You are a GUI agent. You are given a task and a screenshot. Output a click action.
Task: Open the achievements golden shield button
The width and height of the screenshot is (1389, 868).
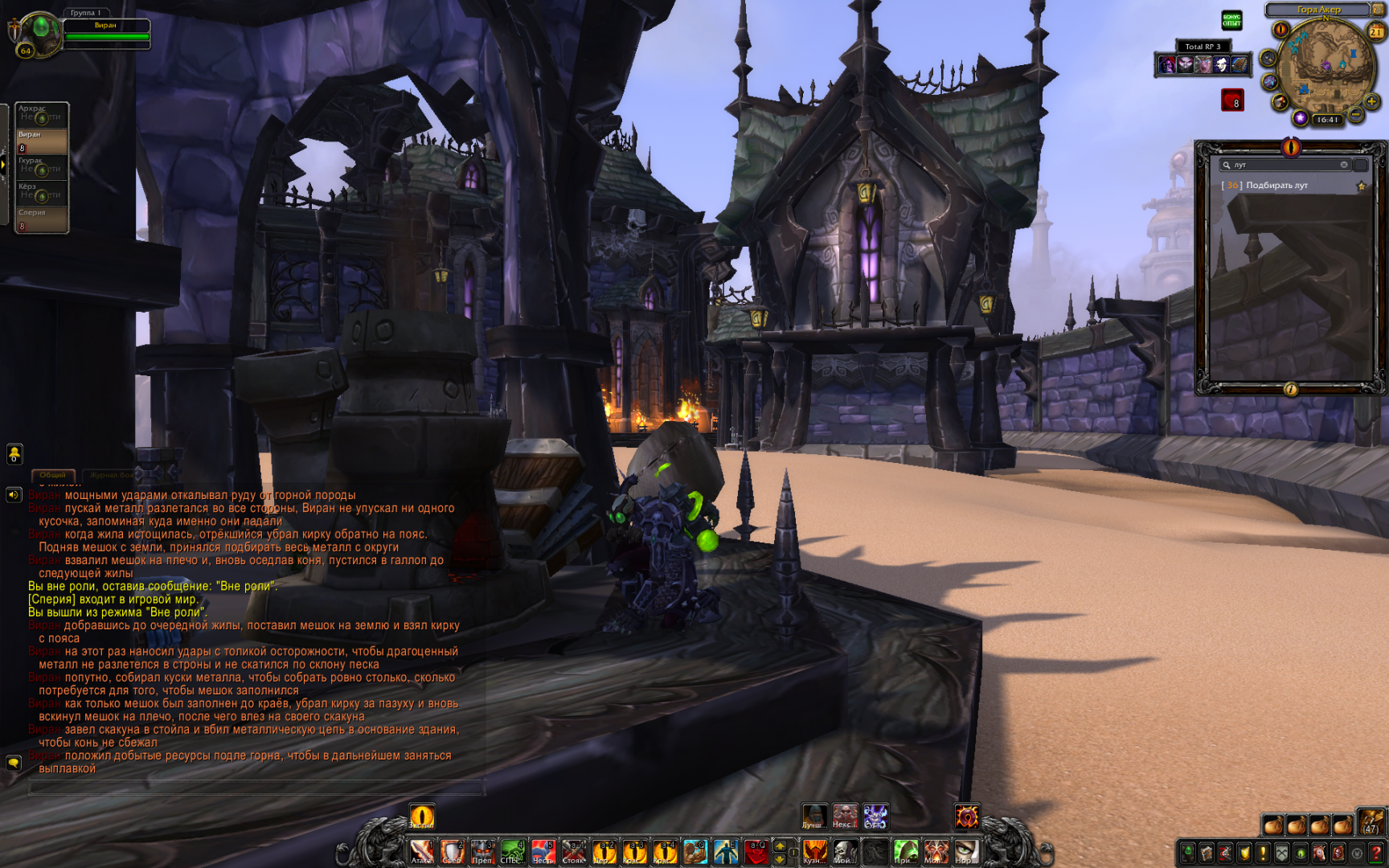pyautogui.click(x=1244, y=853)
